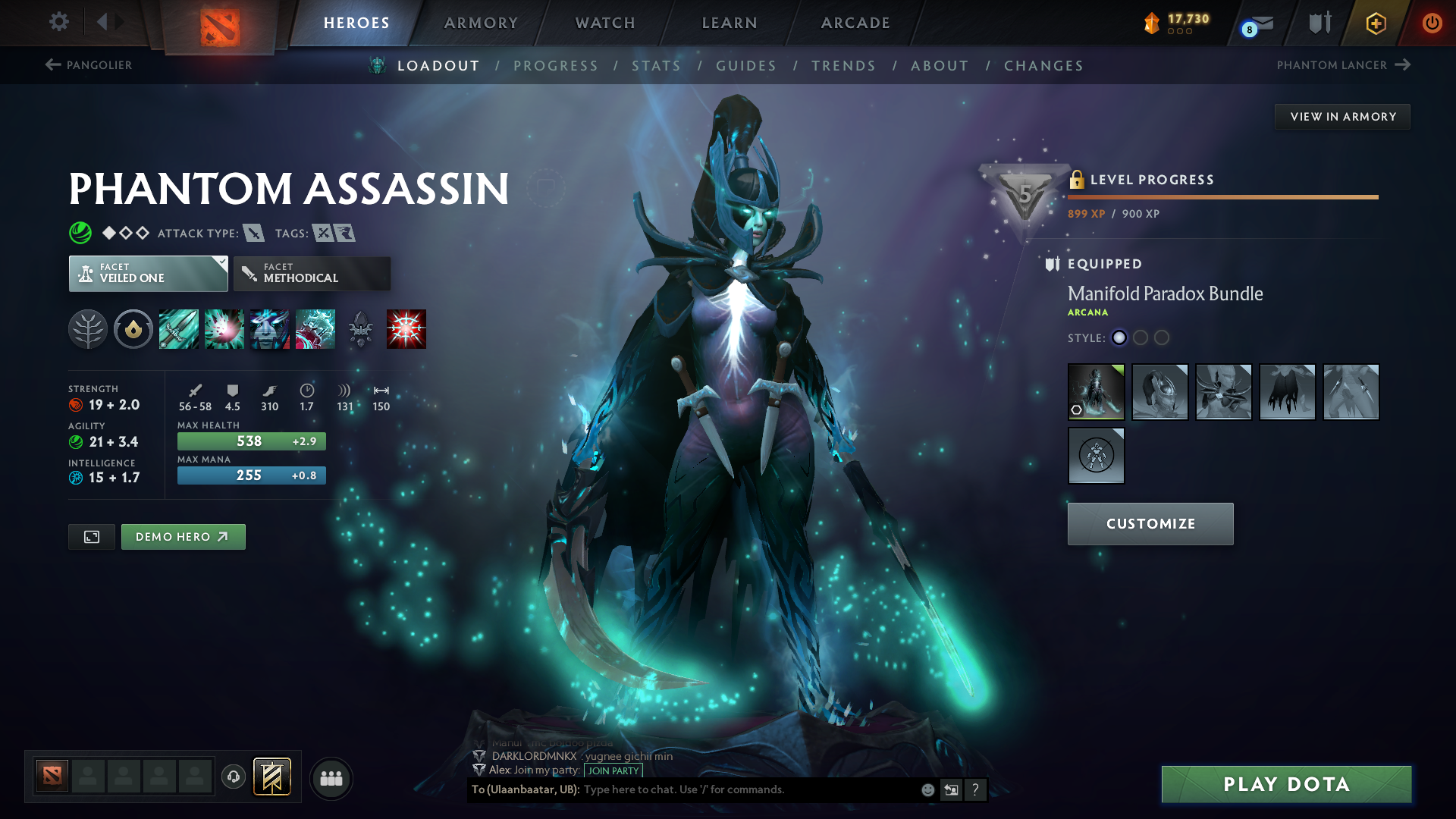Select the third style radio button
The width and height of the screenshot is (1456, 819).
pos(1162,338)
